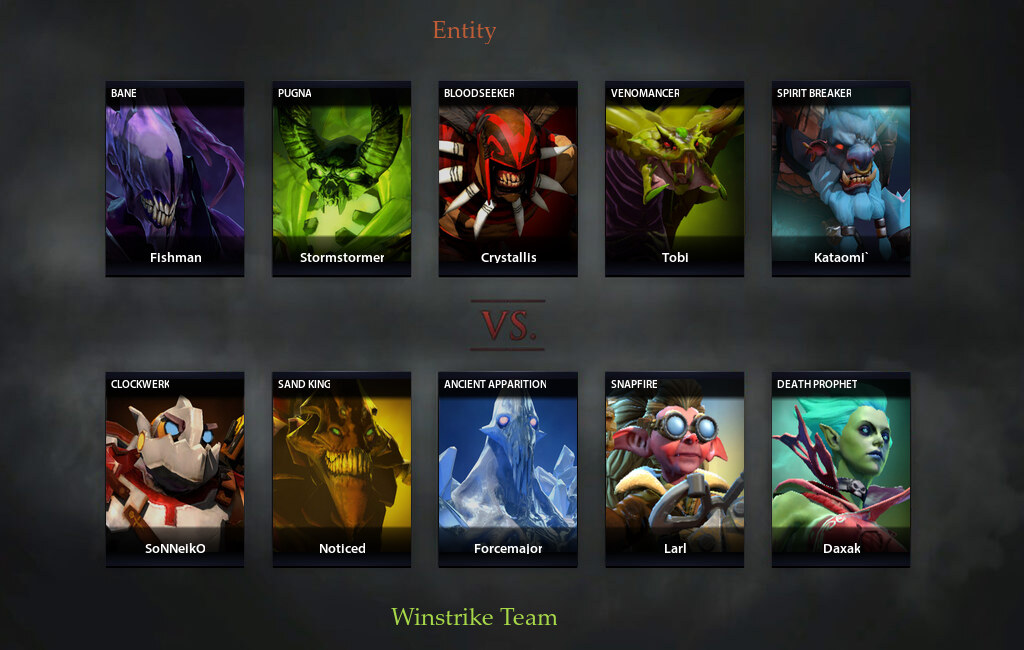Pick SoNNeikO's Clockwerk hero card
Image resolution: width=1024 pixels, height=650 pixels.
[175, 469]
